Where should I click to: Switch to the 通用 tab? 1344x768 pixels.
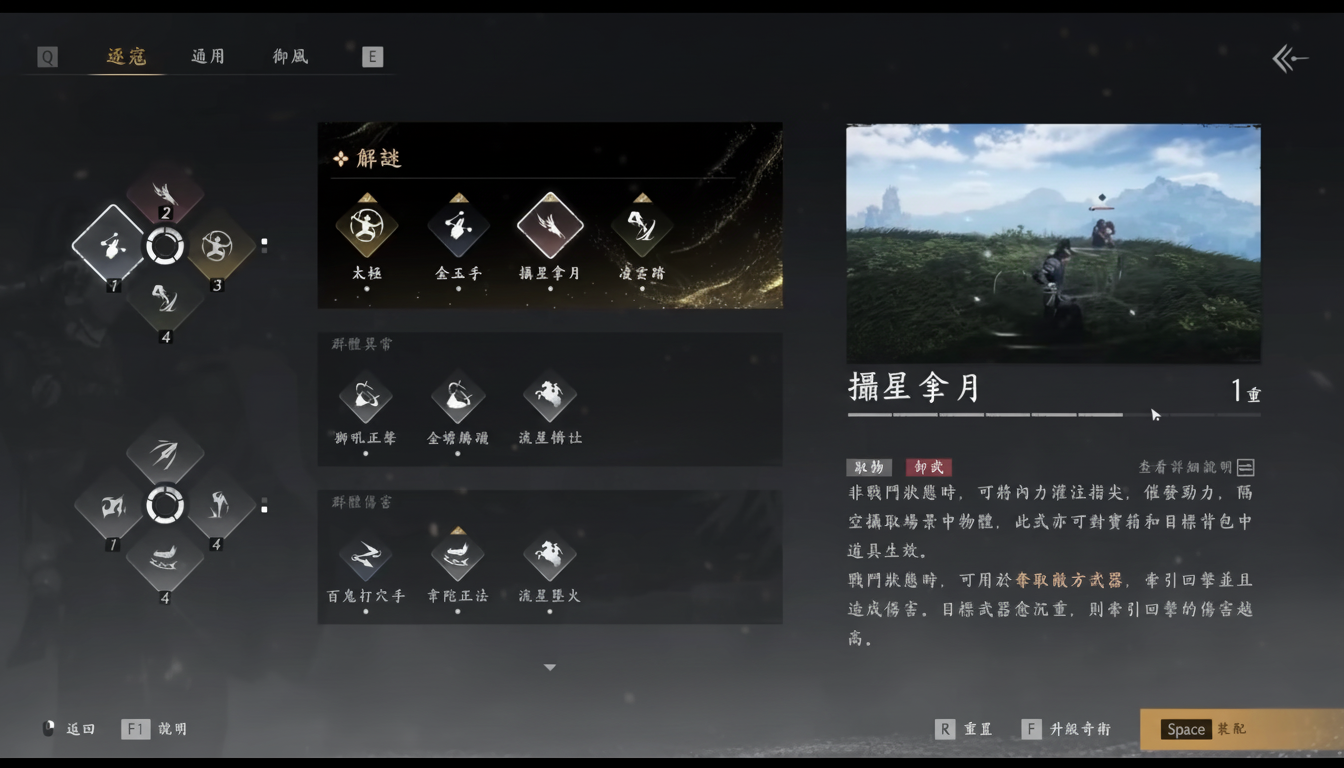(207, 57)
